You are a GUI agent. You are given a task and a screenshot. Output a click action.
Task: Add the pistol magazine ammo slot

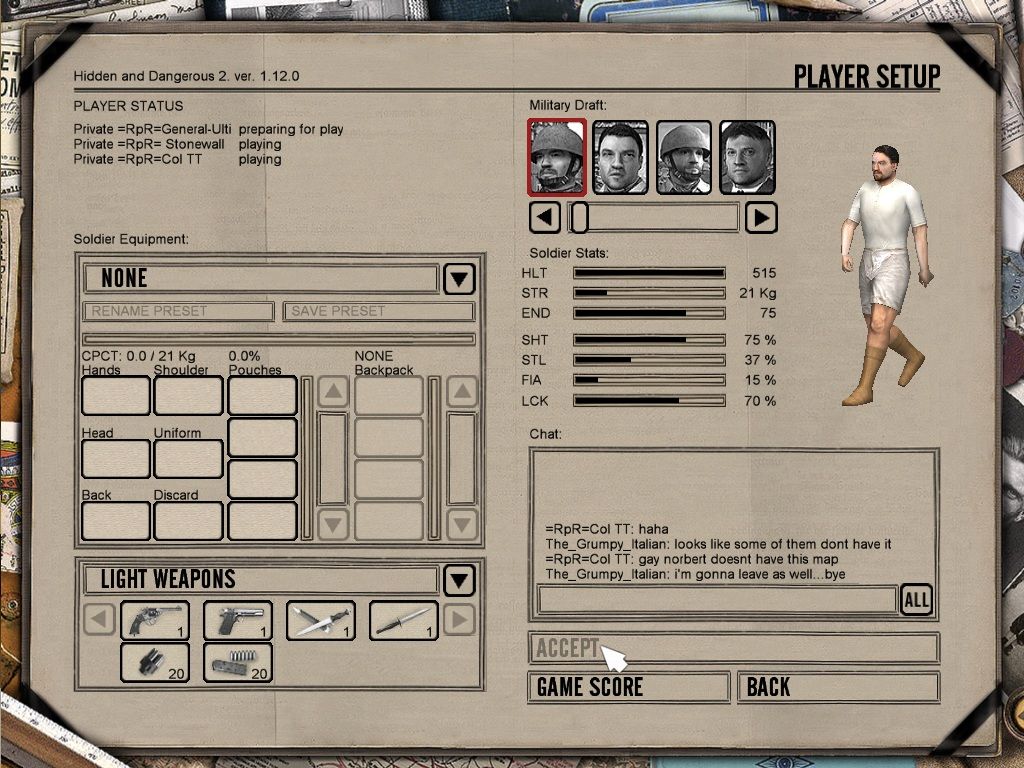[238, 662]
